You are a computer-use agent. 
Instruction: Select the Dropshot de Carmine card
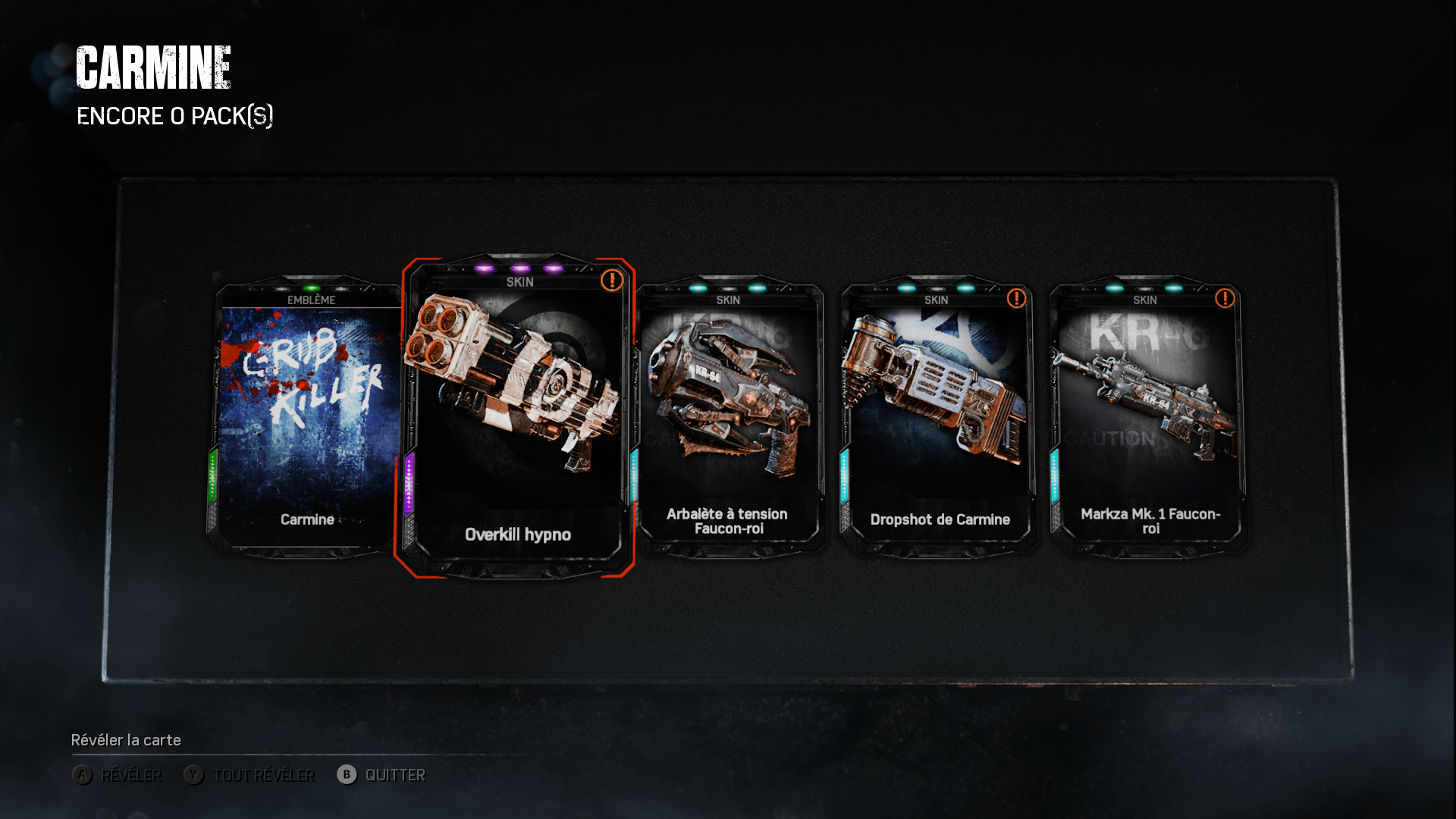pyautogui.click(x=939, y=417)
